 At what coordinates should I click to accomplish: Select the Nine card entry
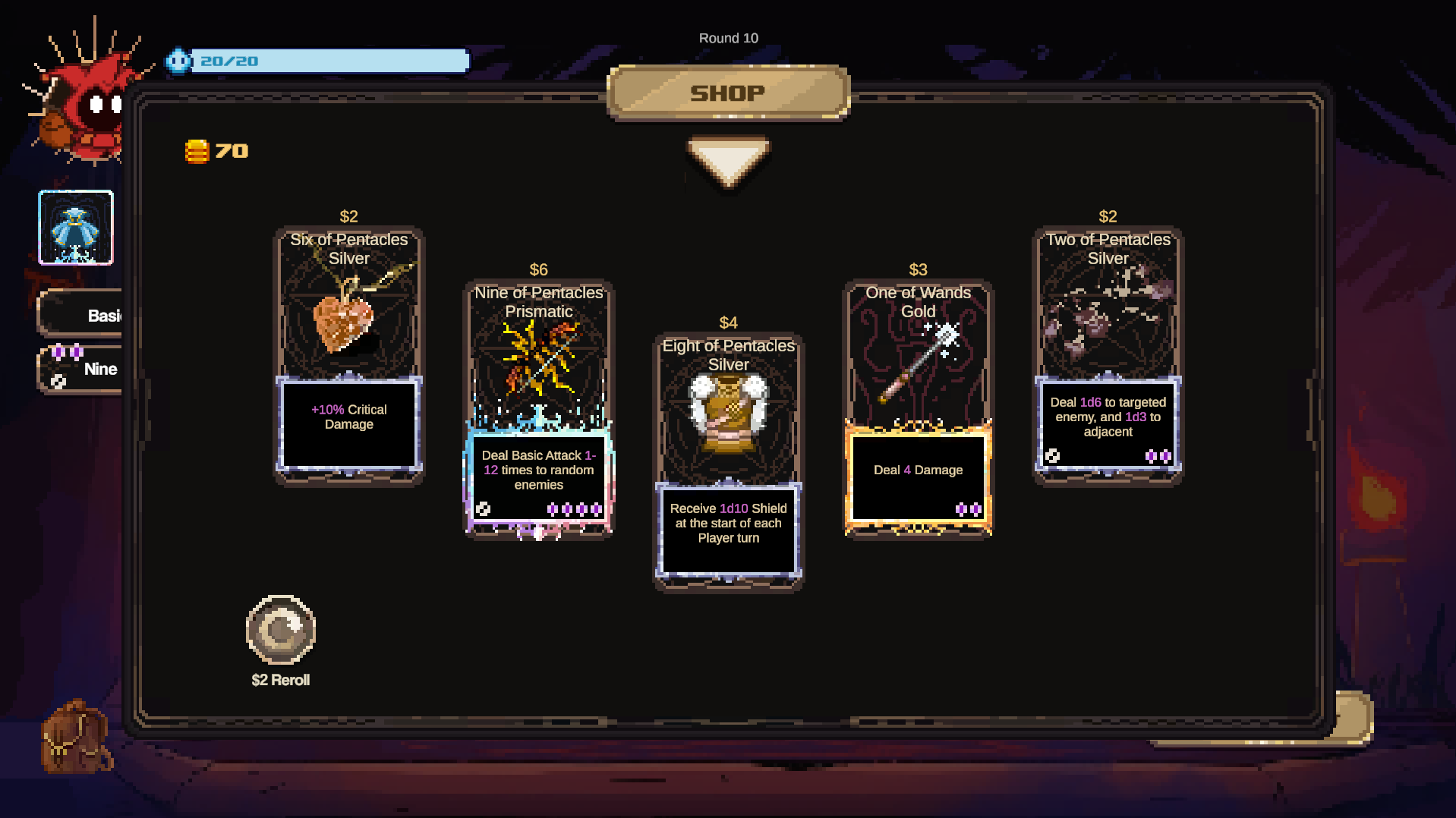click(x=84, y=370)
